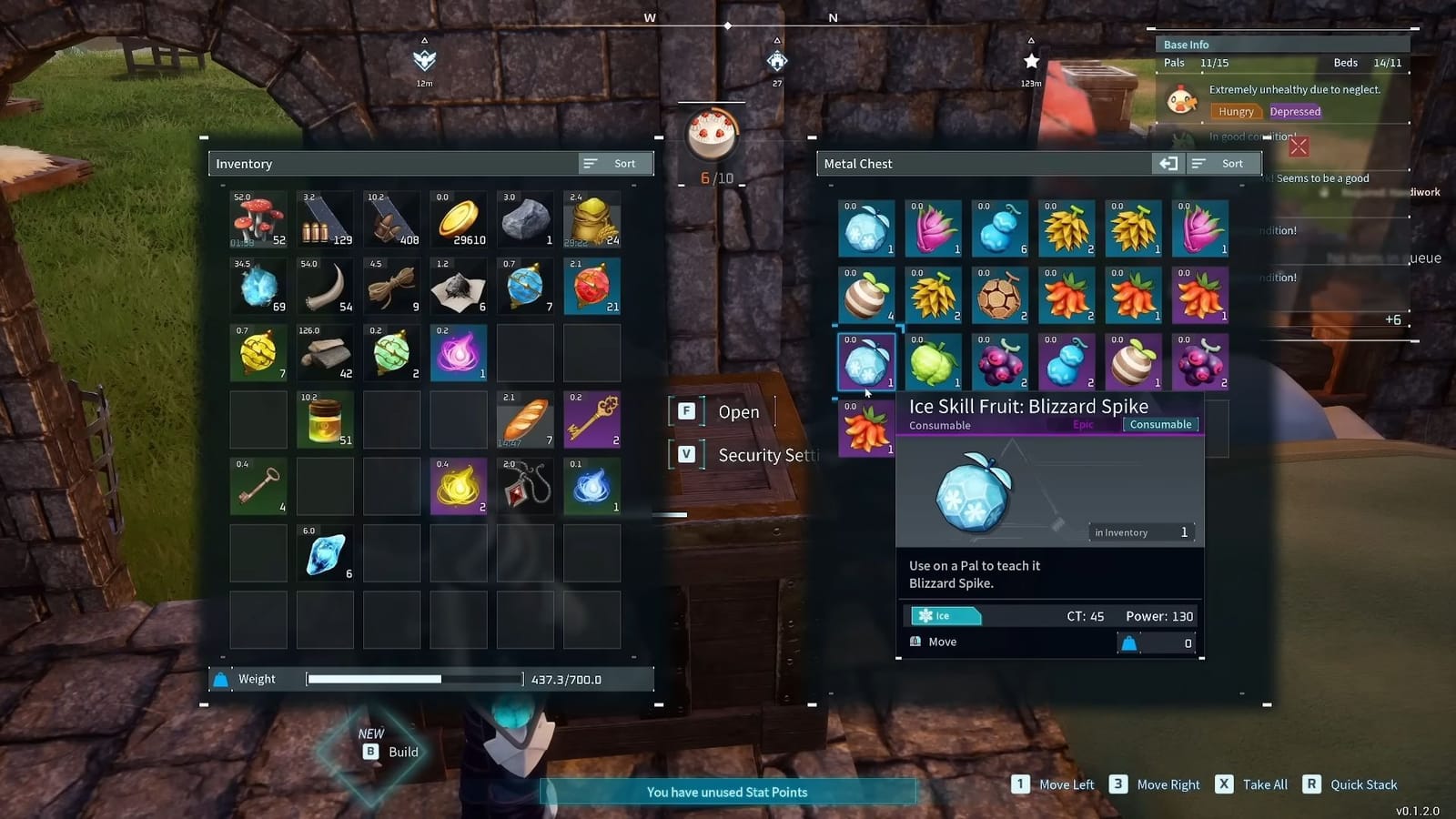The height and width of the screenshot is (819, 1456).
Task: Select the gold coins stack in inventory
Action: click(459, 218)
